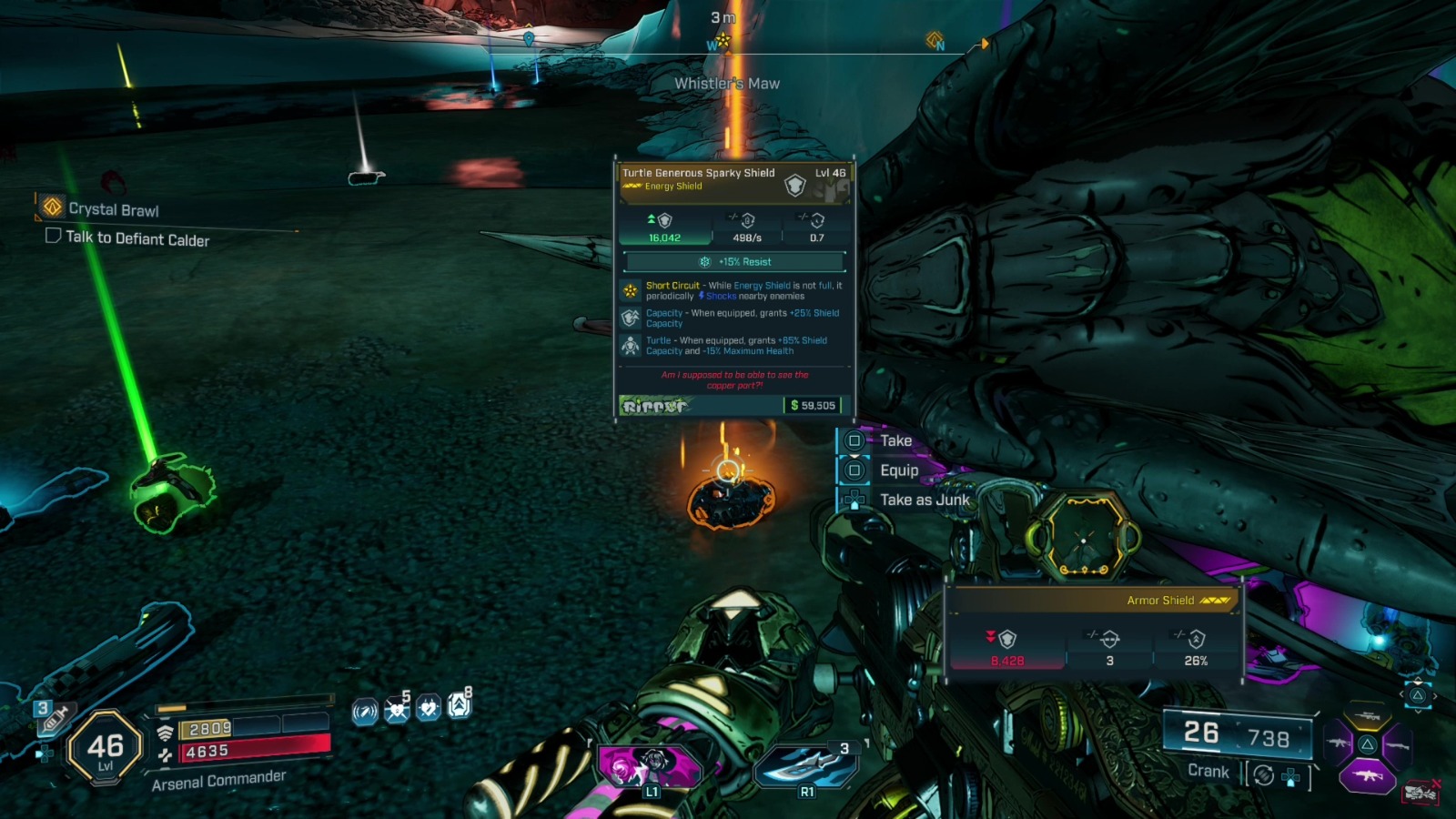Select the Turtle part icon on the shield card
Viewport: 1456px width, 819px height.
coord(631,345)
